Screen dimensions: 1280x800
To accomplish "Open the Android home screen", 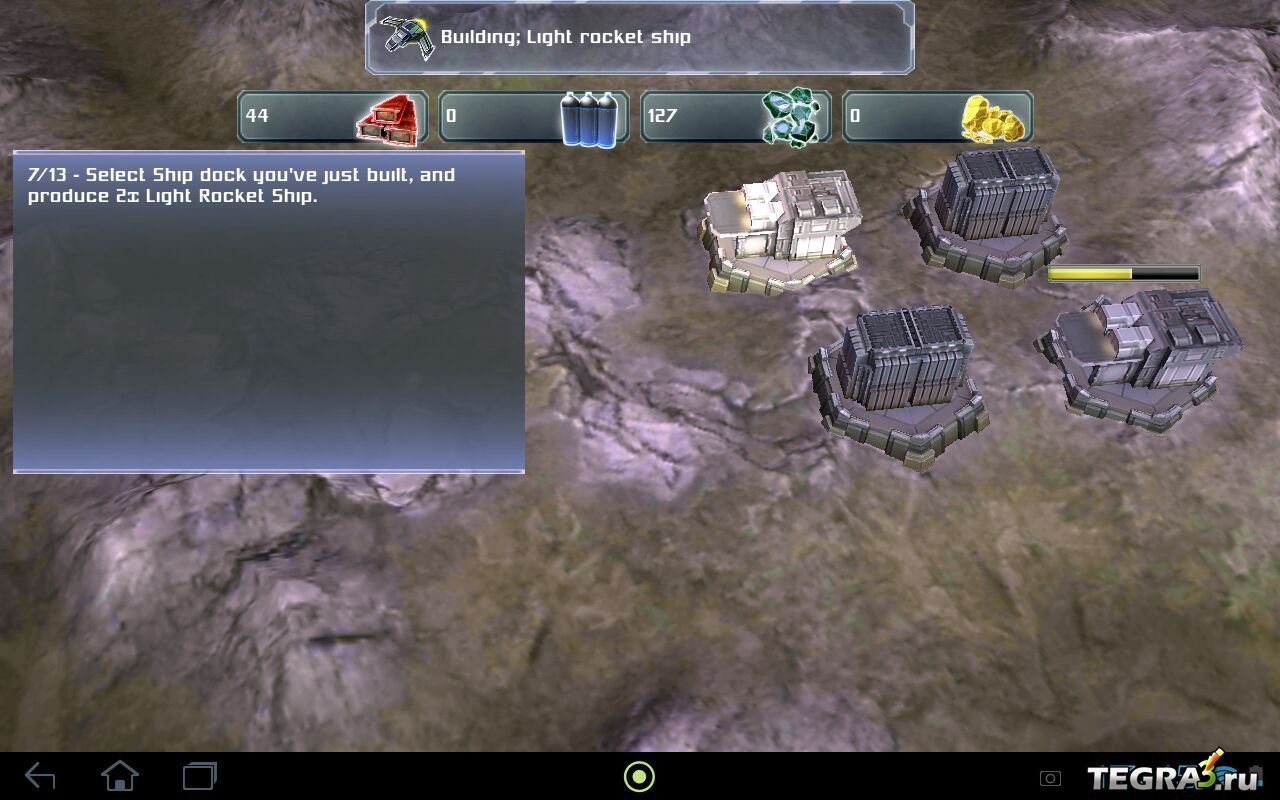I will click(x=120, y=776).
